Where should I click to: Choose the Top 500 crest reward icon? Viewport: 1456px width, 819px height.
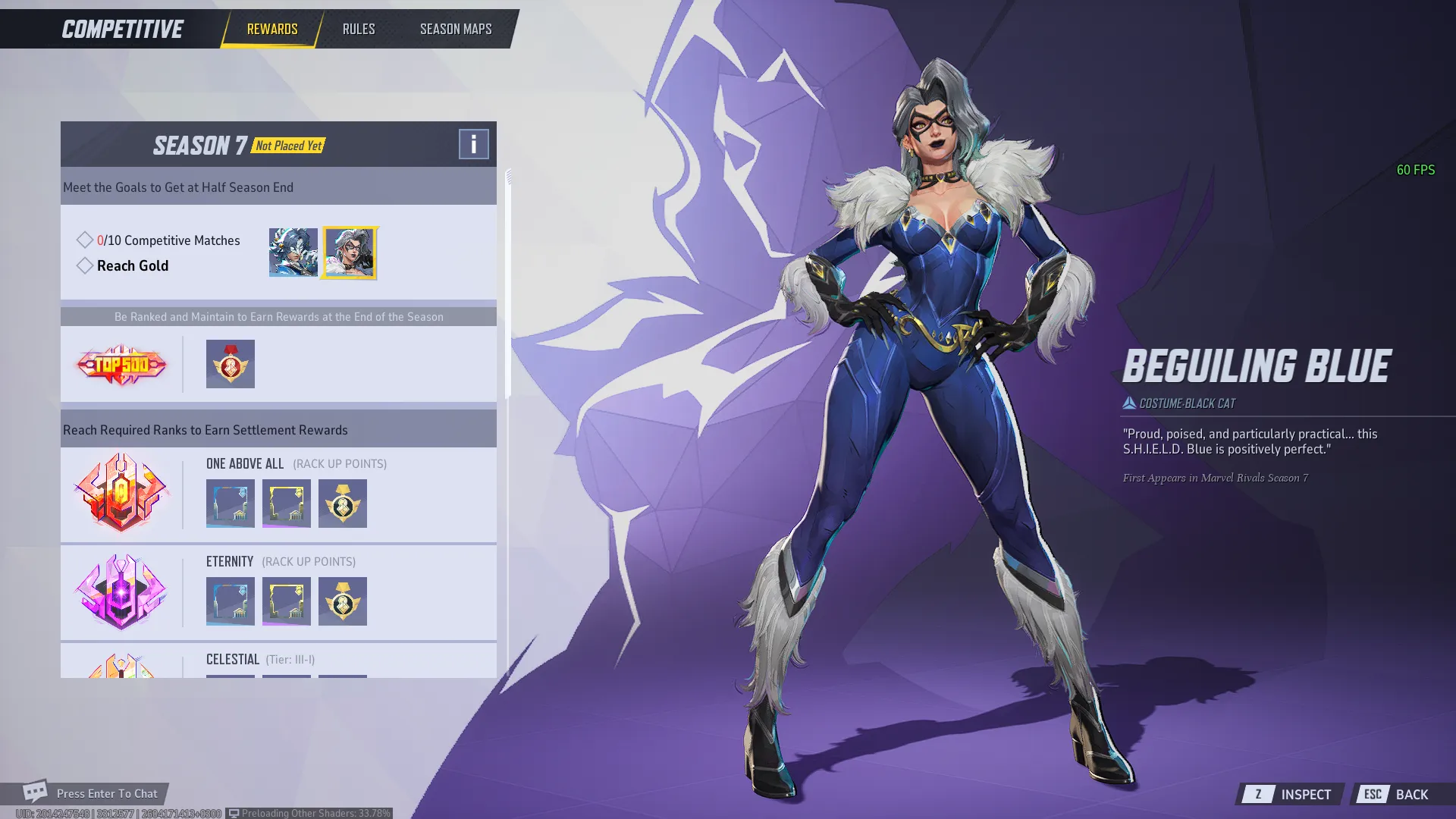230,364
